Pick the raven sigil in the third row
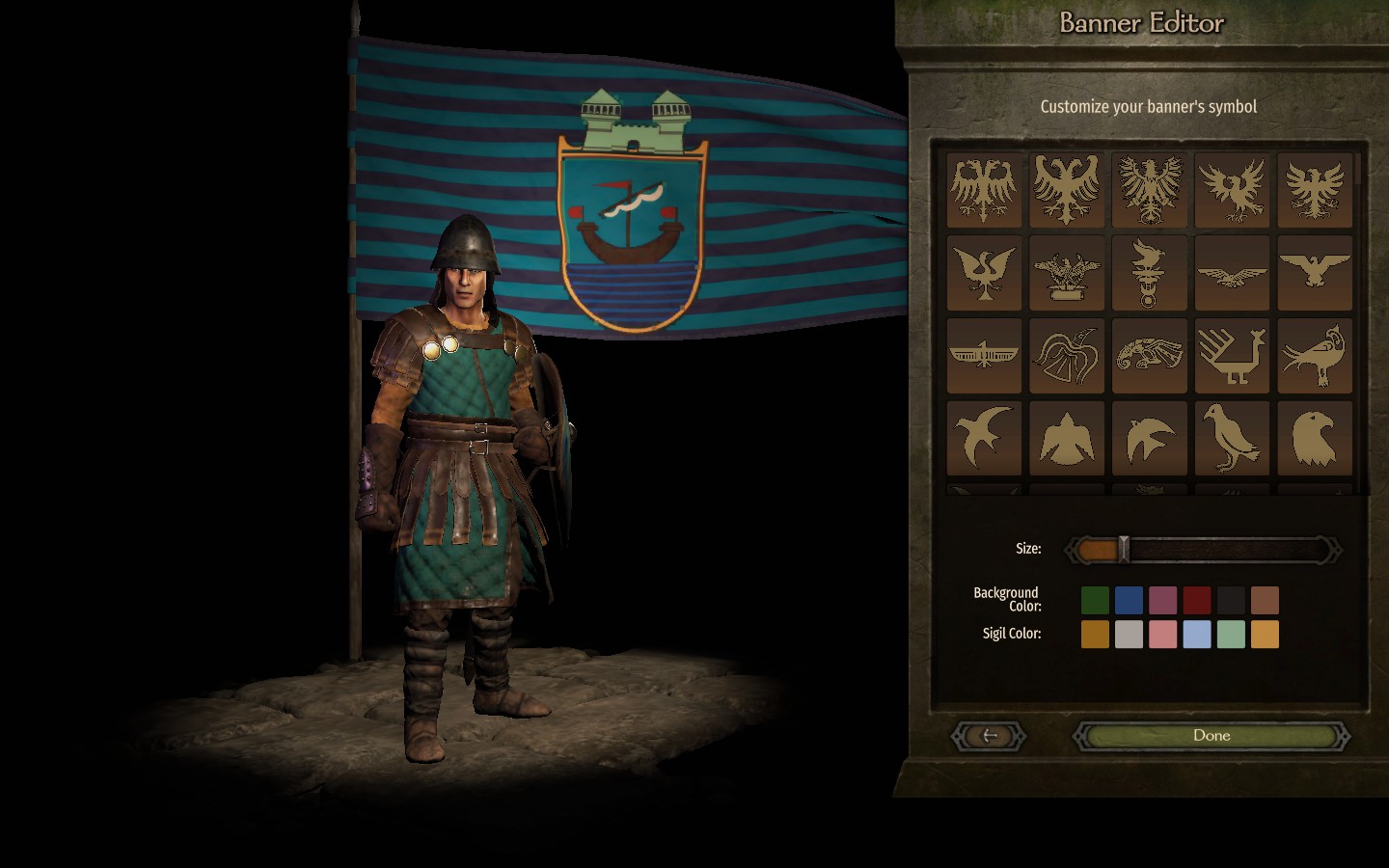This screenshot has width=1389, height=868. (1067, 355)
